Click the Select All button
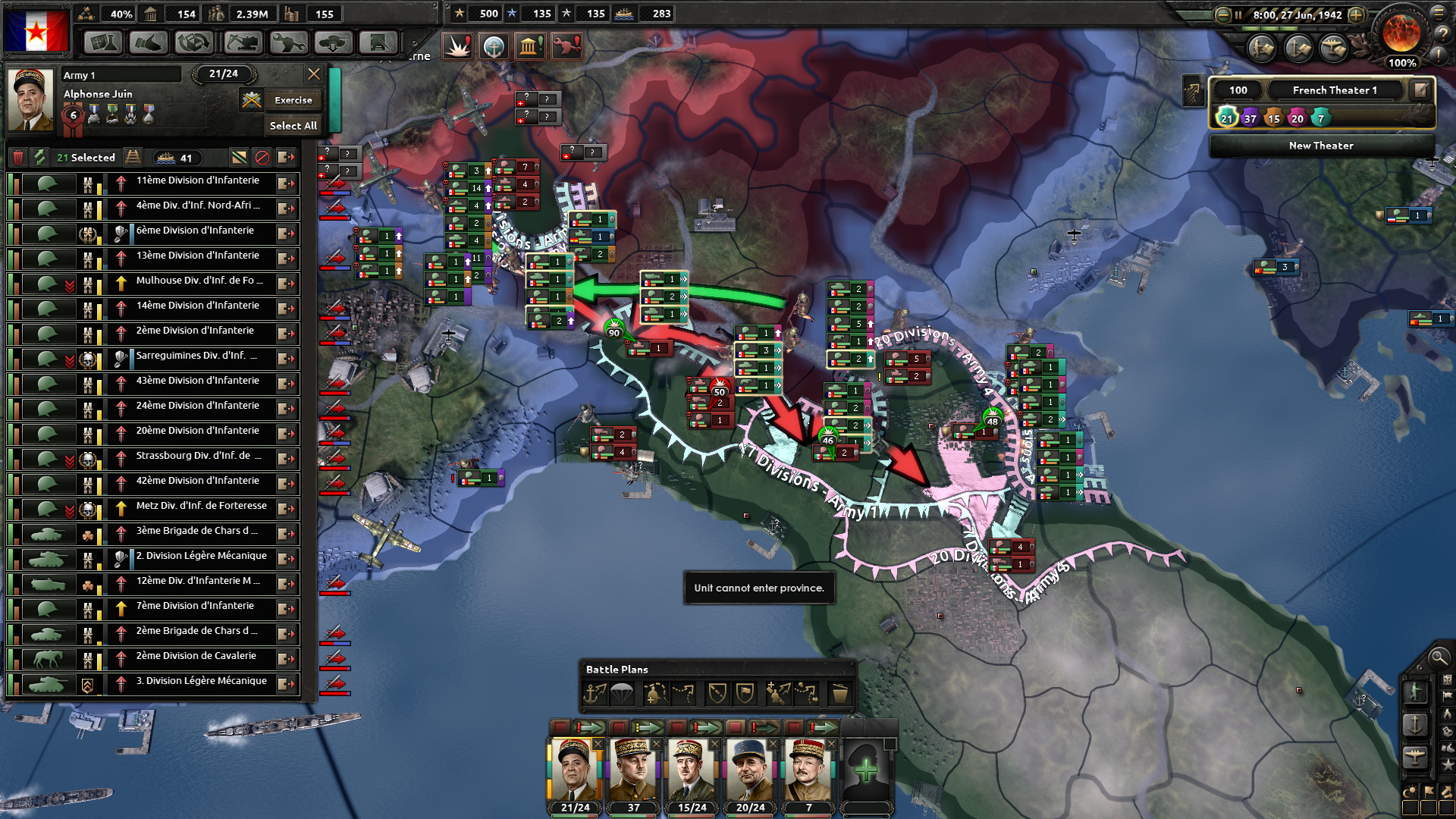The width and height of the screenshot is (1456, 819). (292, 126)
